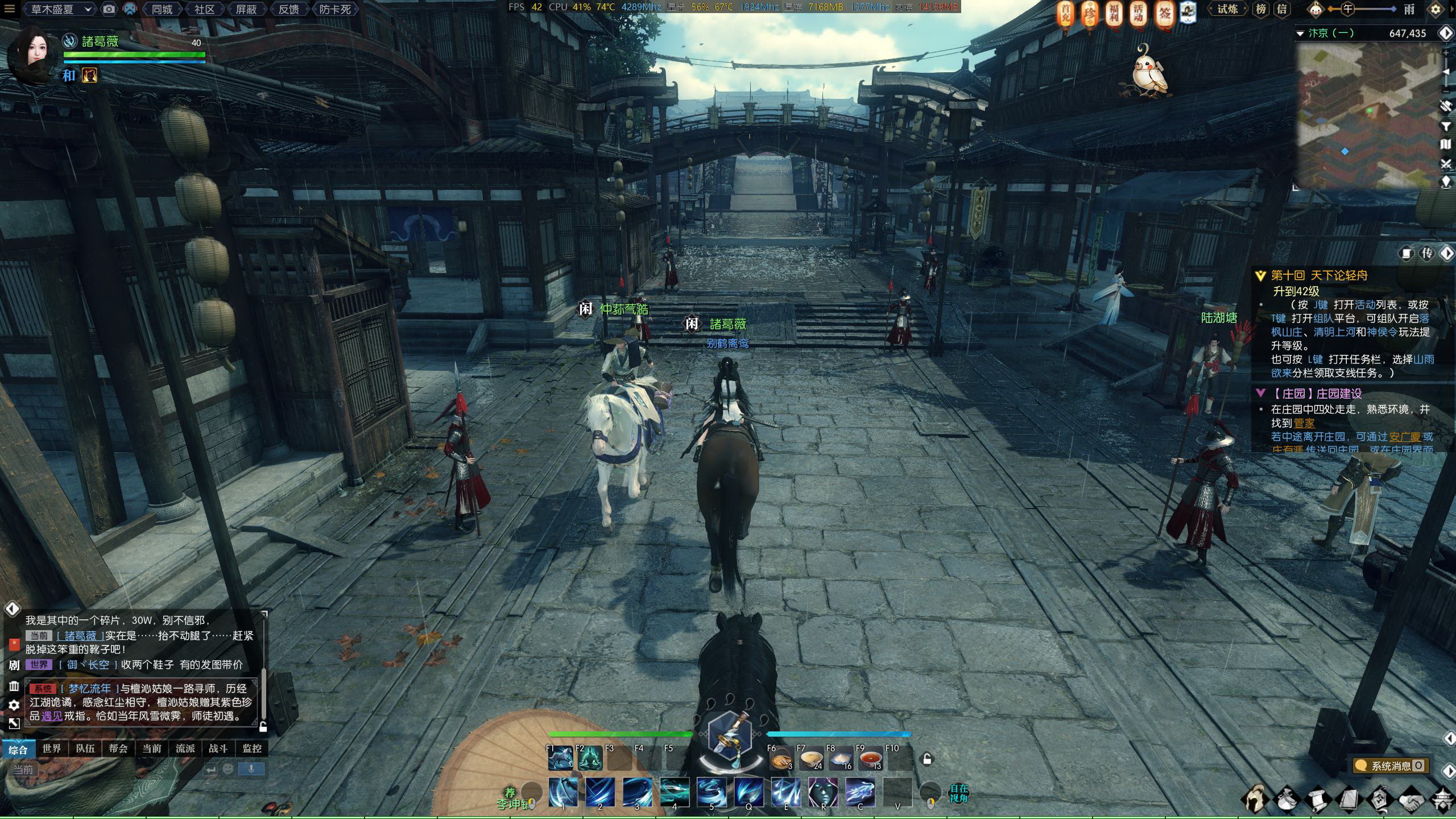Open the 榜 rankings button
The image size is (1456, 819).
pyautogui.click(x=1261, y=9)
